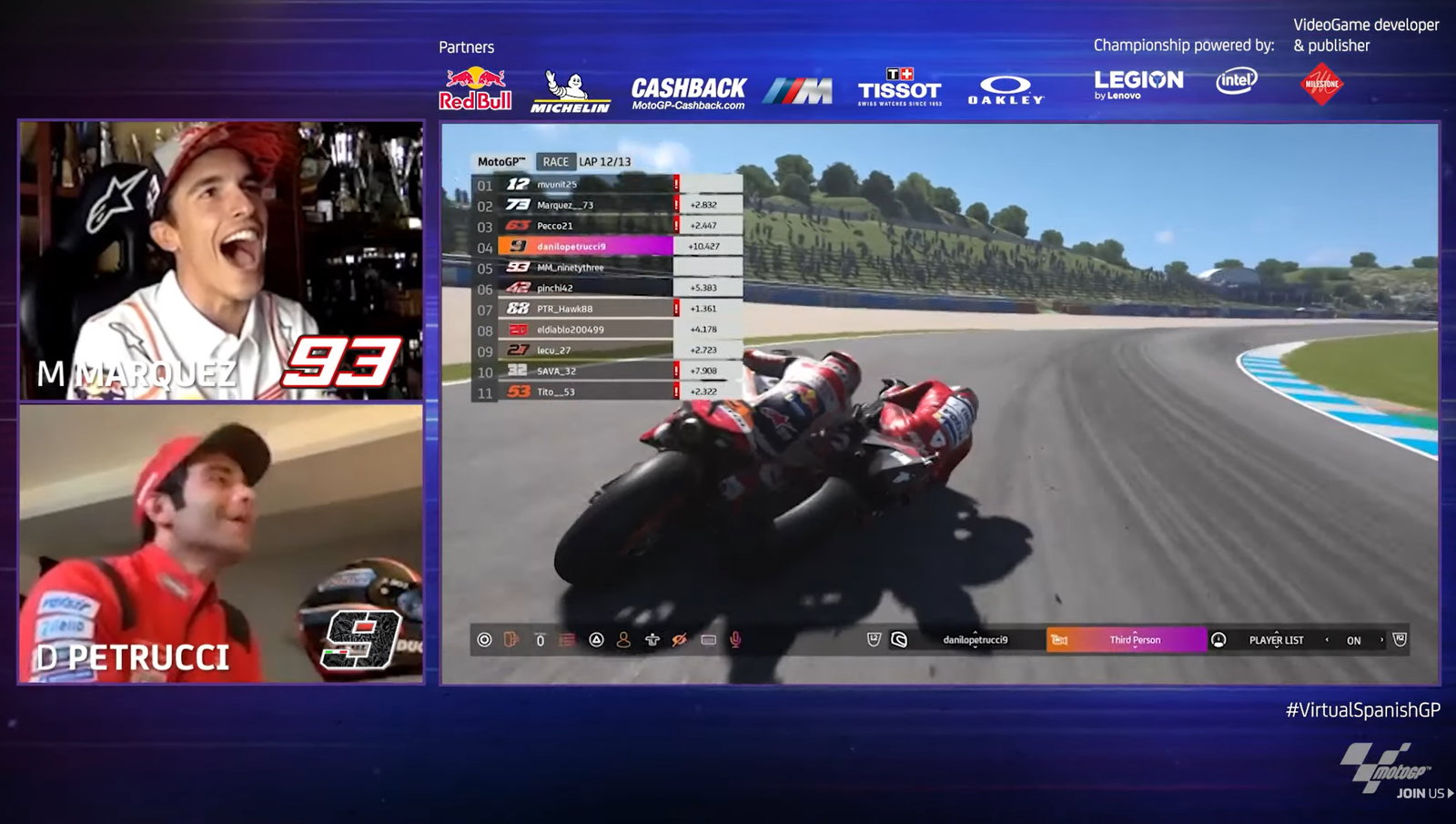Click the gamepad badge icon in the HUD

click(874, 640)
